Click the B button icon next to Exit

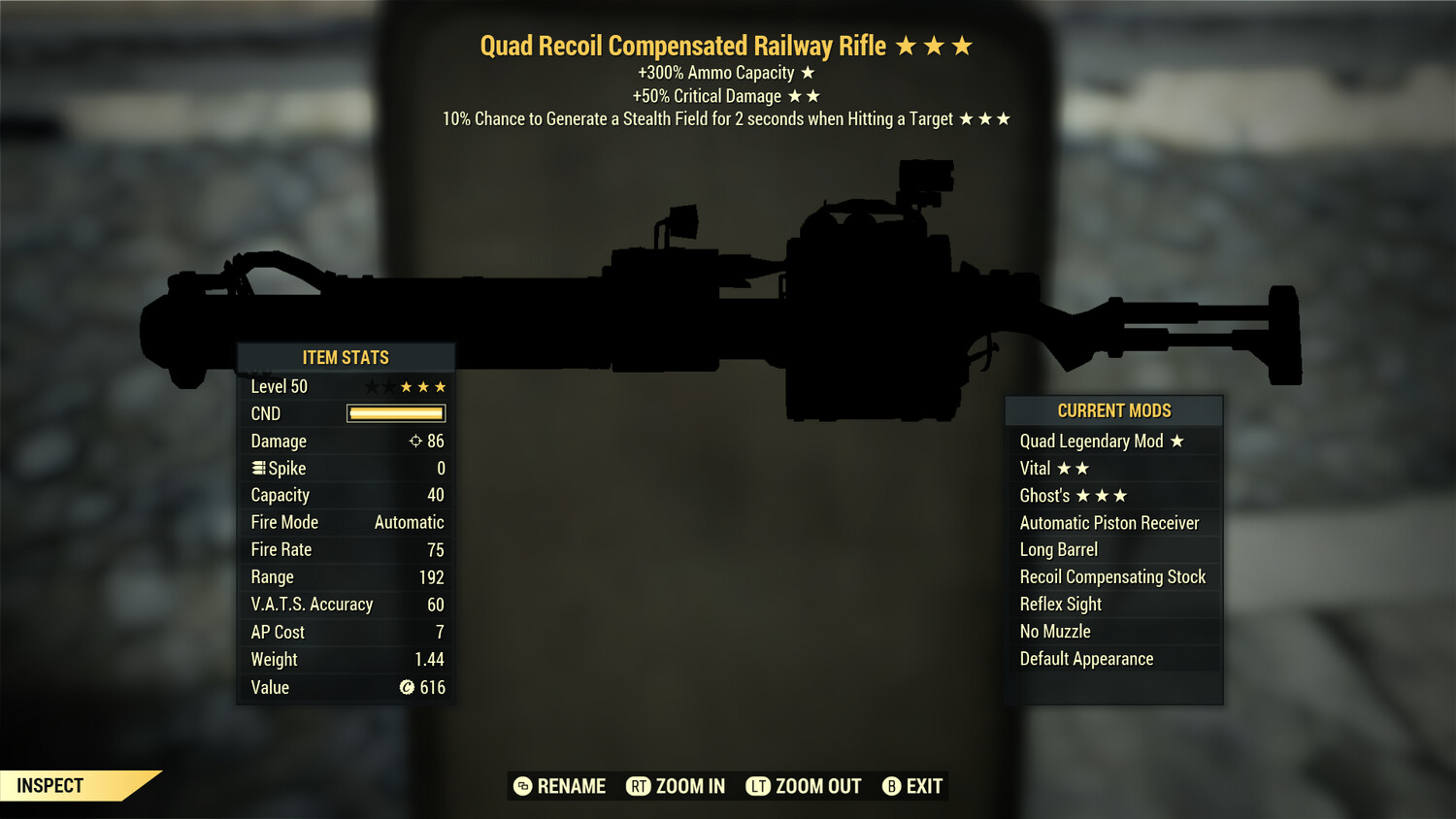click(x=891, y=786)
